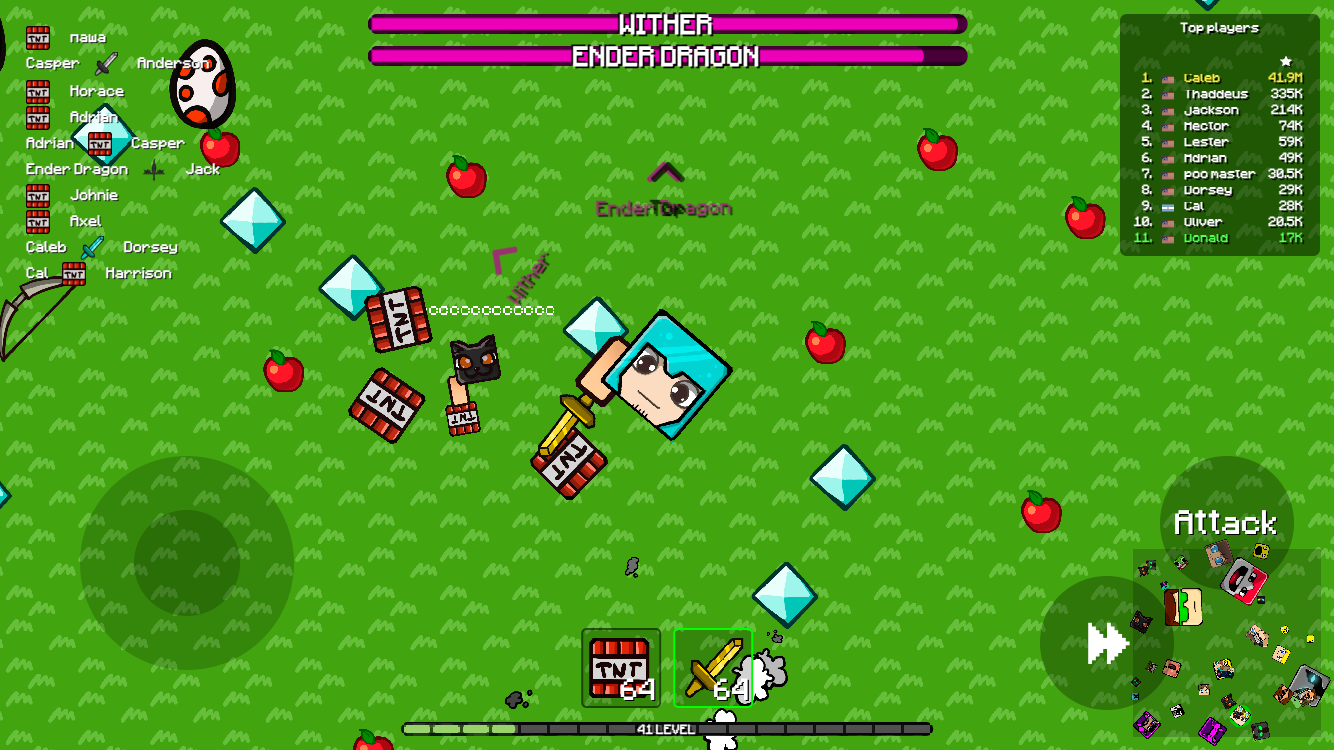Click your own name Caleb on leaderboard
The width and height of the screenshot is (1334, 750).
click(1200, 77)
